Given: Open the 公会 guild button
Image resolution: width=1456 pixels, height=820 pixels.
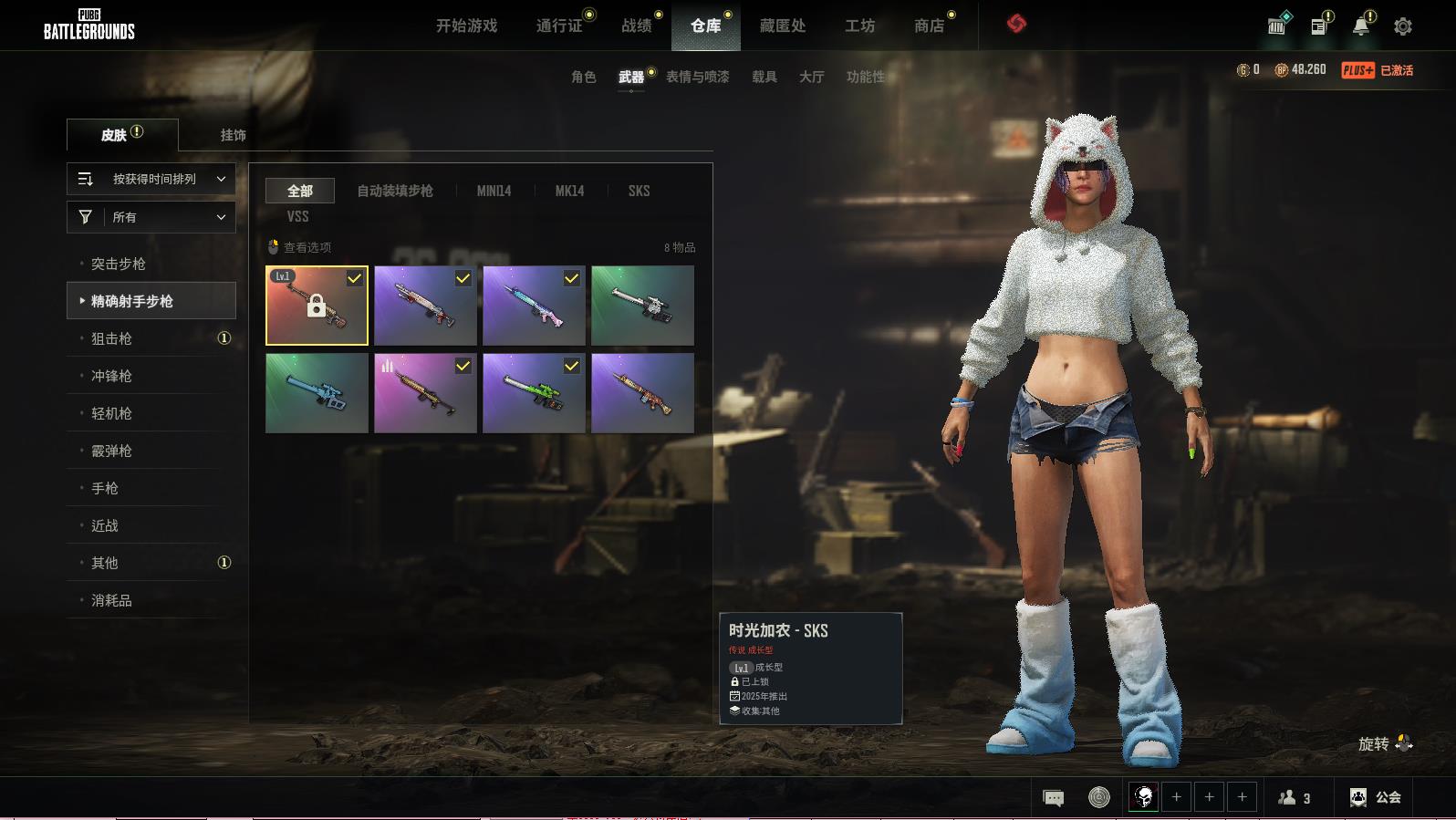Looking at the screenshot, I should pos(1376,797).
